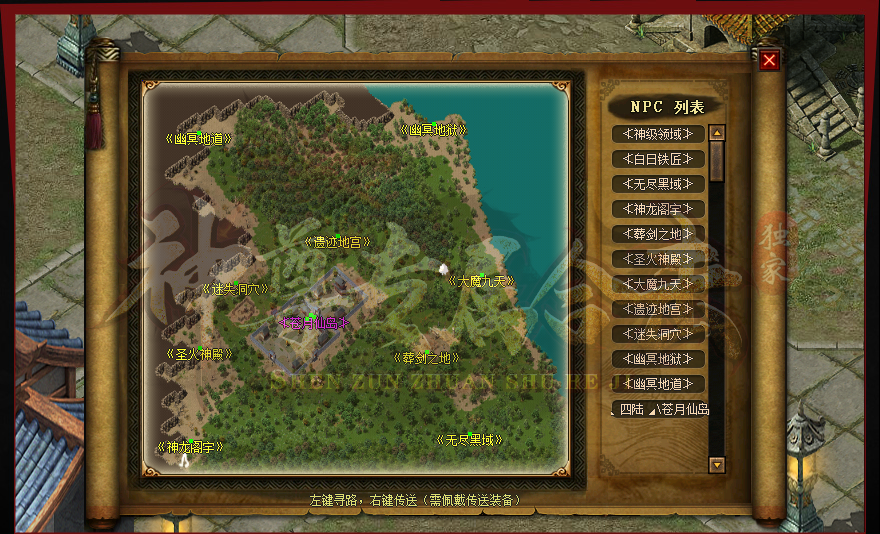Screen dimensions: 880x534
Task: Click 大魔九天 in the NPC list
Action: (x=658, y=284)
